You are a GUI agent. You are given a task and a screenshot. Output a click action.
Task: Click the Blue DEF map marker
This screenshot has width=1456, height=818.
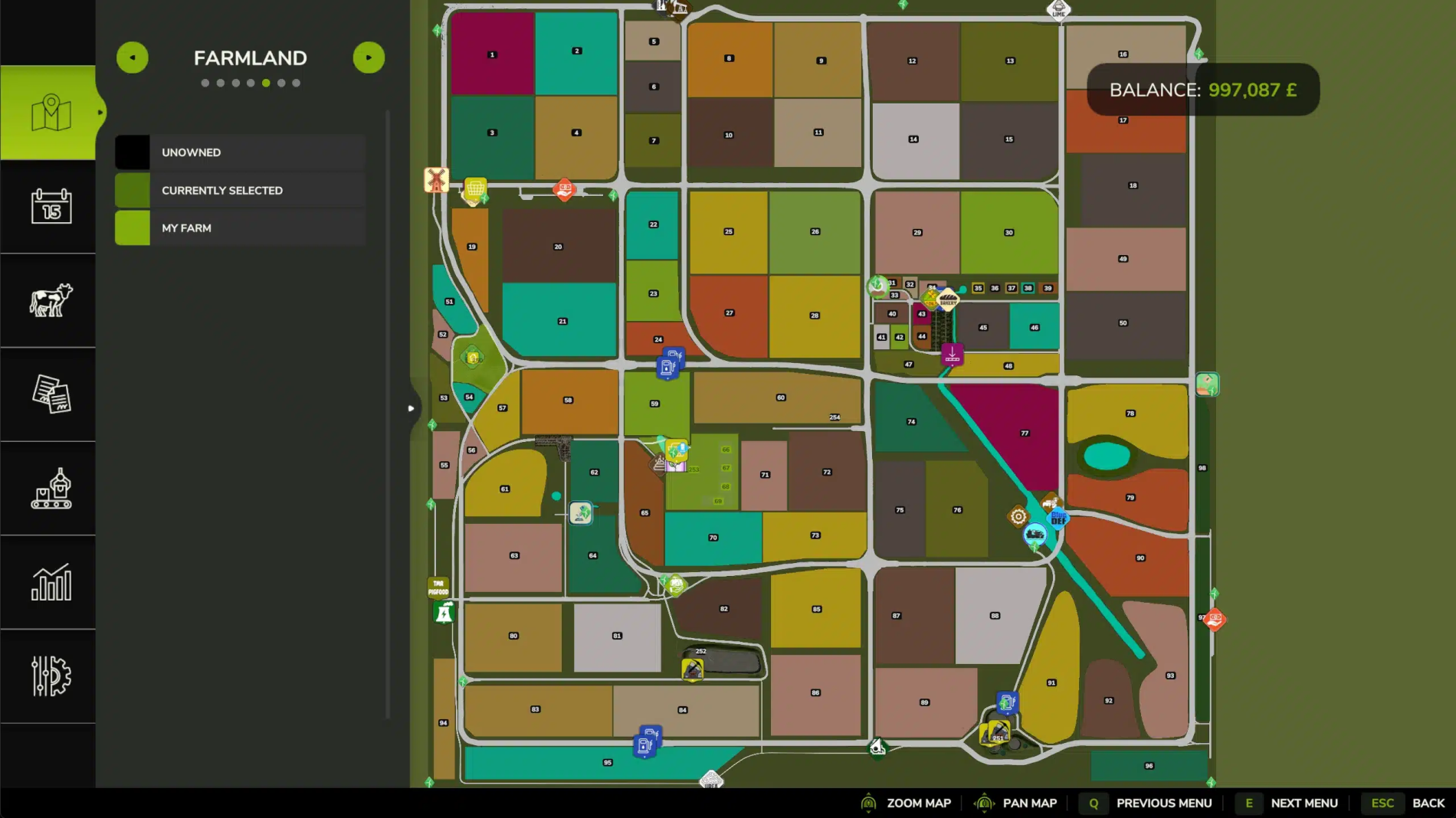click(x=1058, y=519)
